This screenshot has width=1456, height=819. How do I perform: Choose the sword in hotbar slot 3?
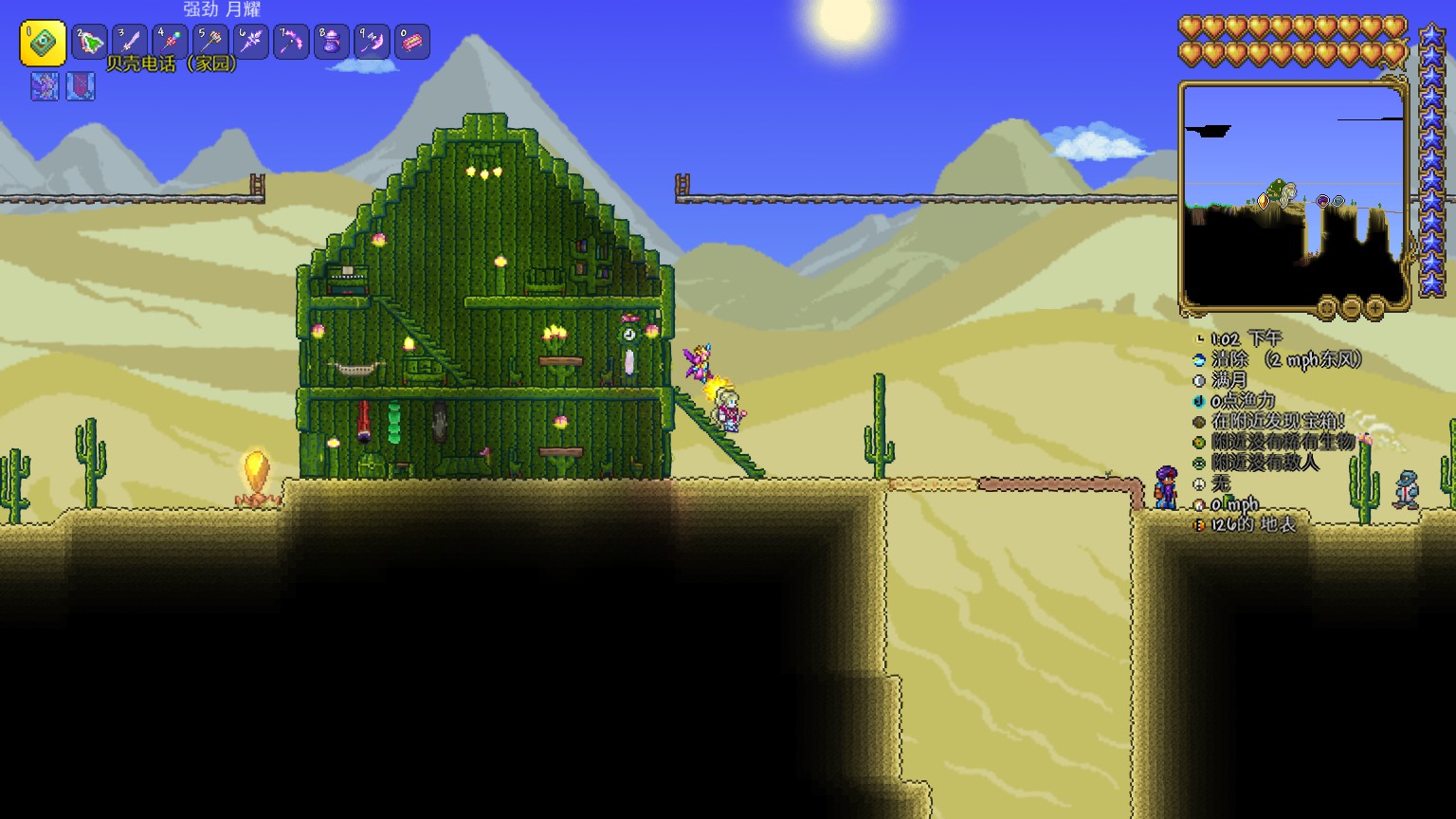click(x=130, y=43)
